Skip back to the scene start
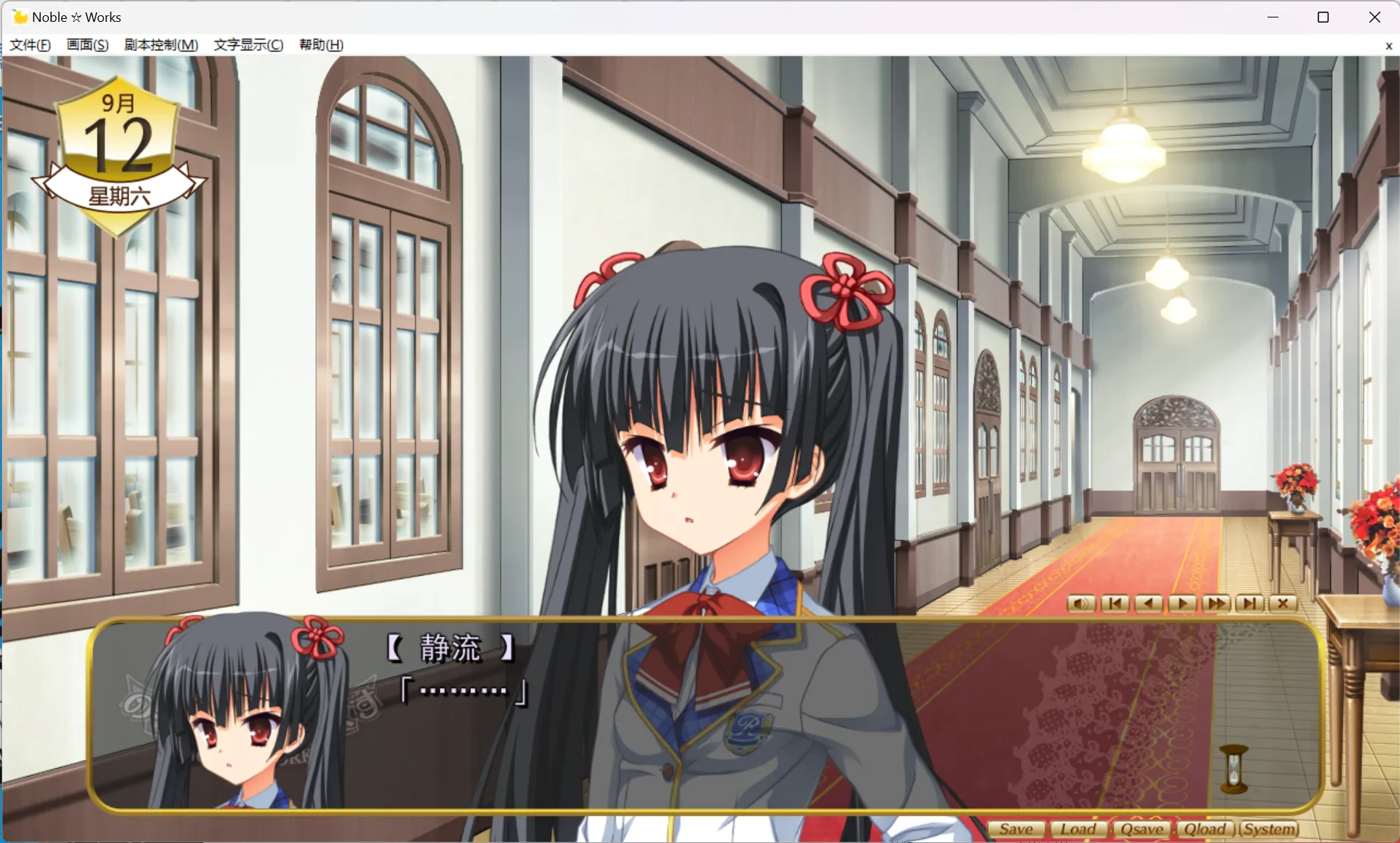The image size is (1400, 843). click(1115, 603)
